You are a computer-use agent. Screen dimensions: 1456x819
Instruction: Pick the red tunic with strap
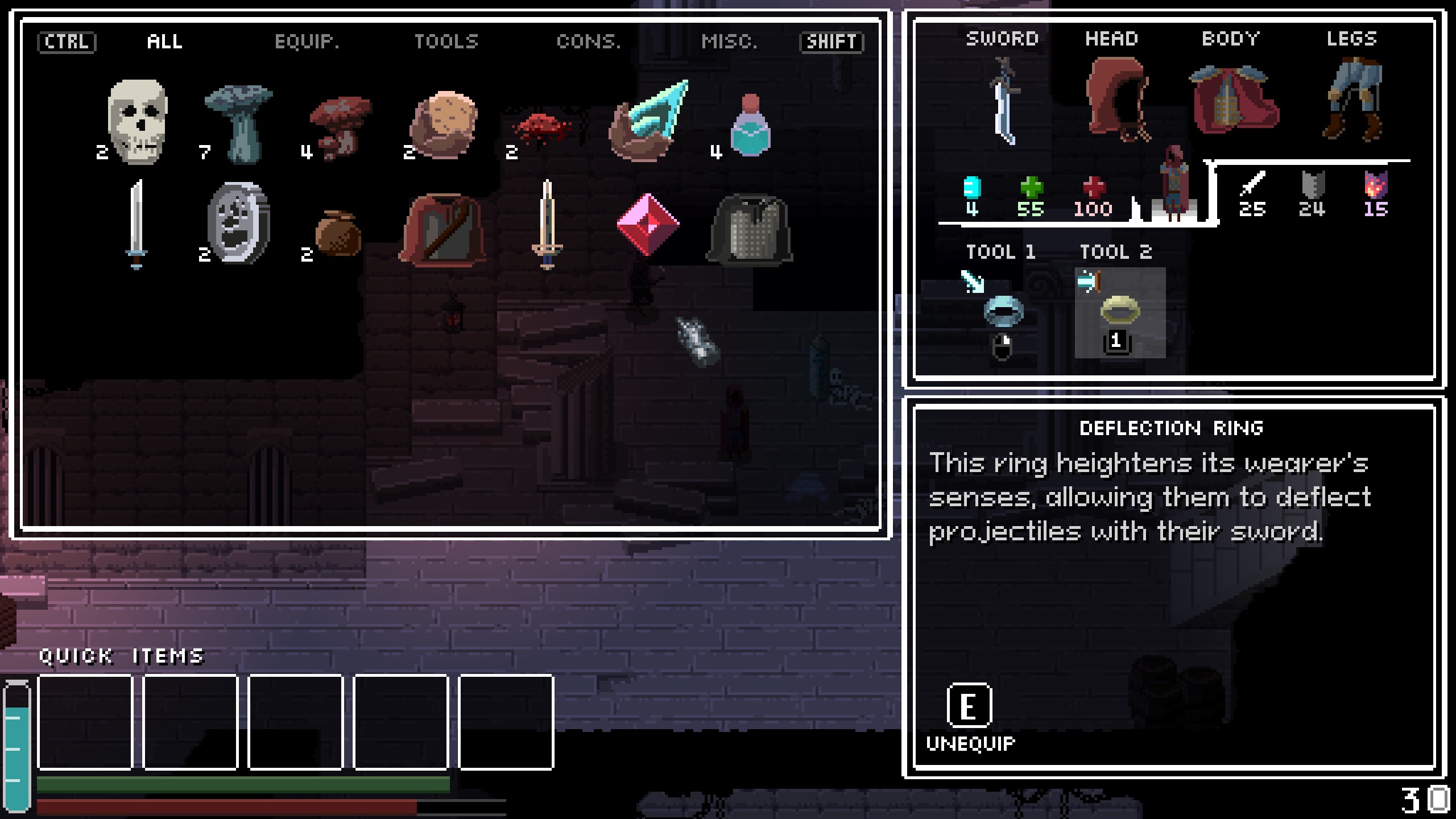click(x=443, y=229)
